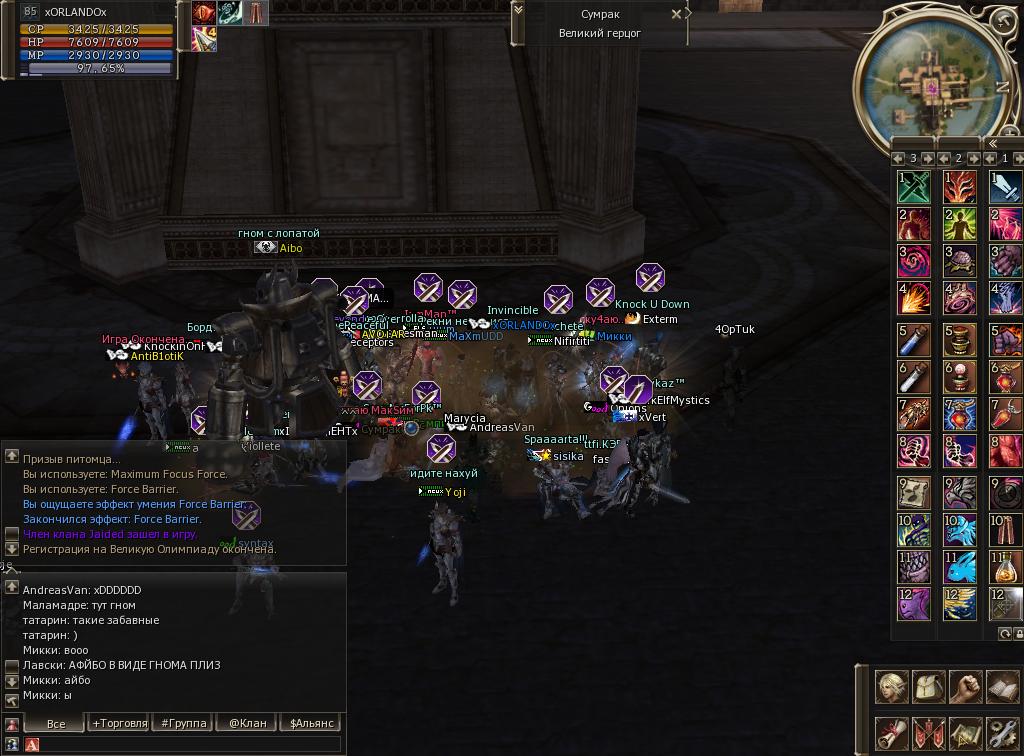The width and height of the screenshot is (1024, 756).
Task: Close the Сумрак target window
Action: [x=677, y=14]
